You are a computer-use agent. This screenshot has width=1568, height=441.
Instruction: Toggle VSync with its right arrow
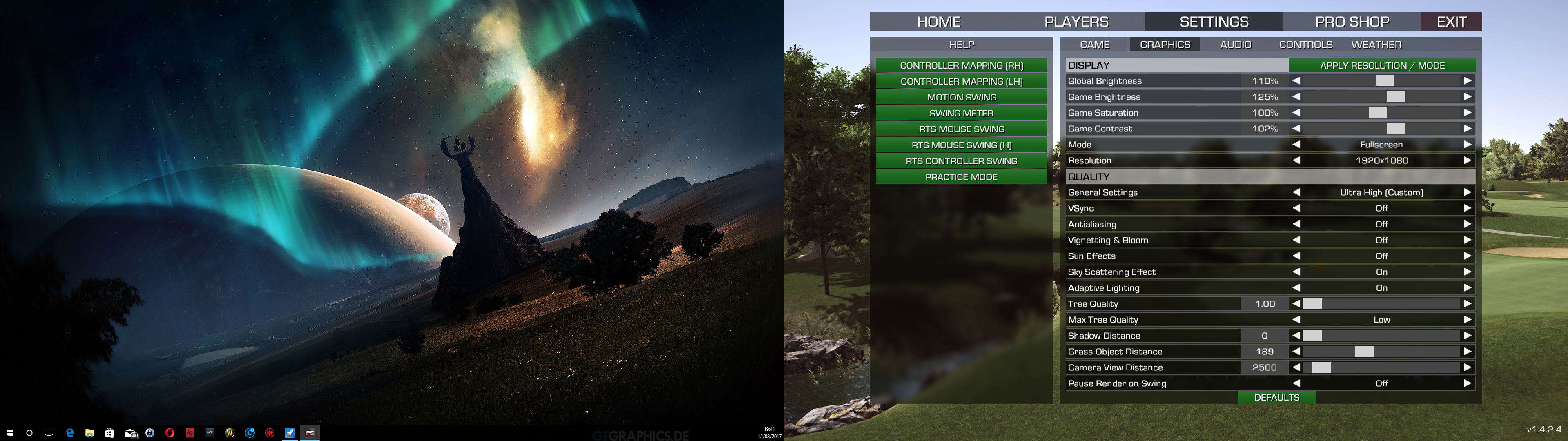tap(1468, 208)
